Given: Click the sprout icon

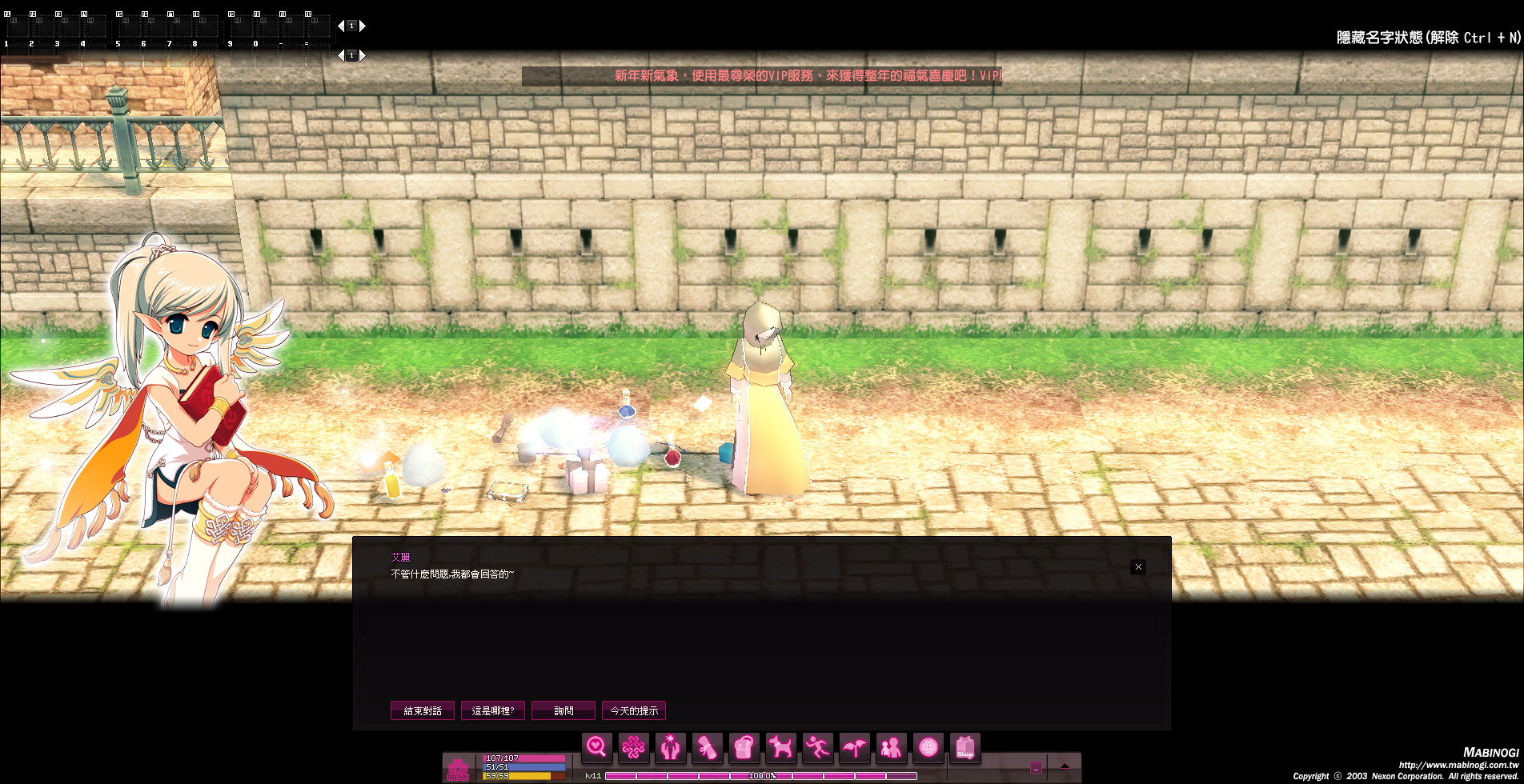Looking at the screenshot, I should (854, 748).
